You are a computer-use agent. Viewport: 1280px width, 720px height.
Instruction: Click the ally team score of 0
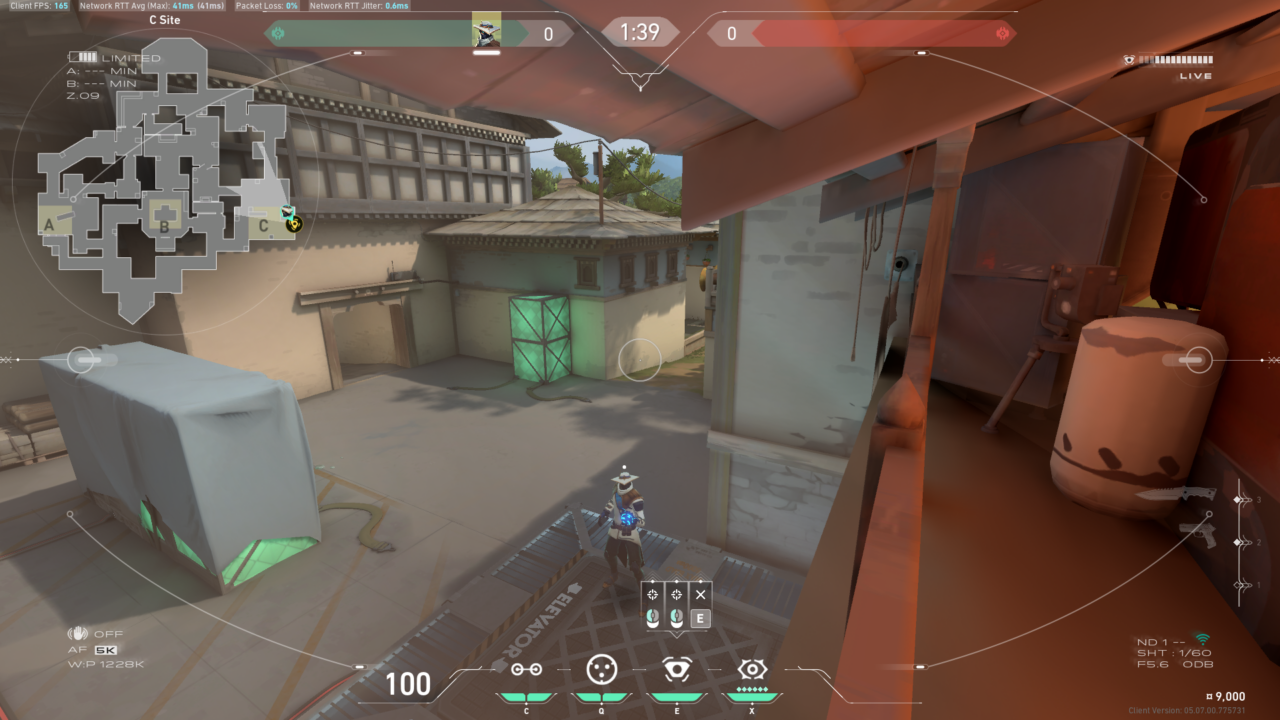coord(547,33)
